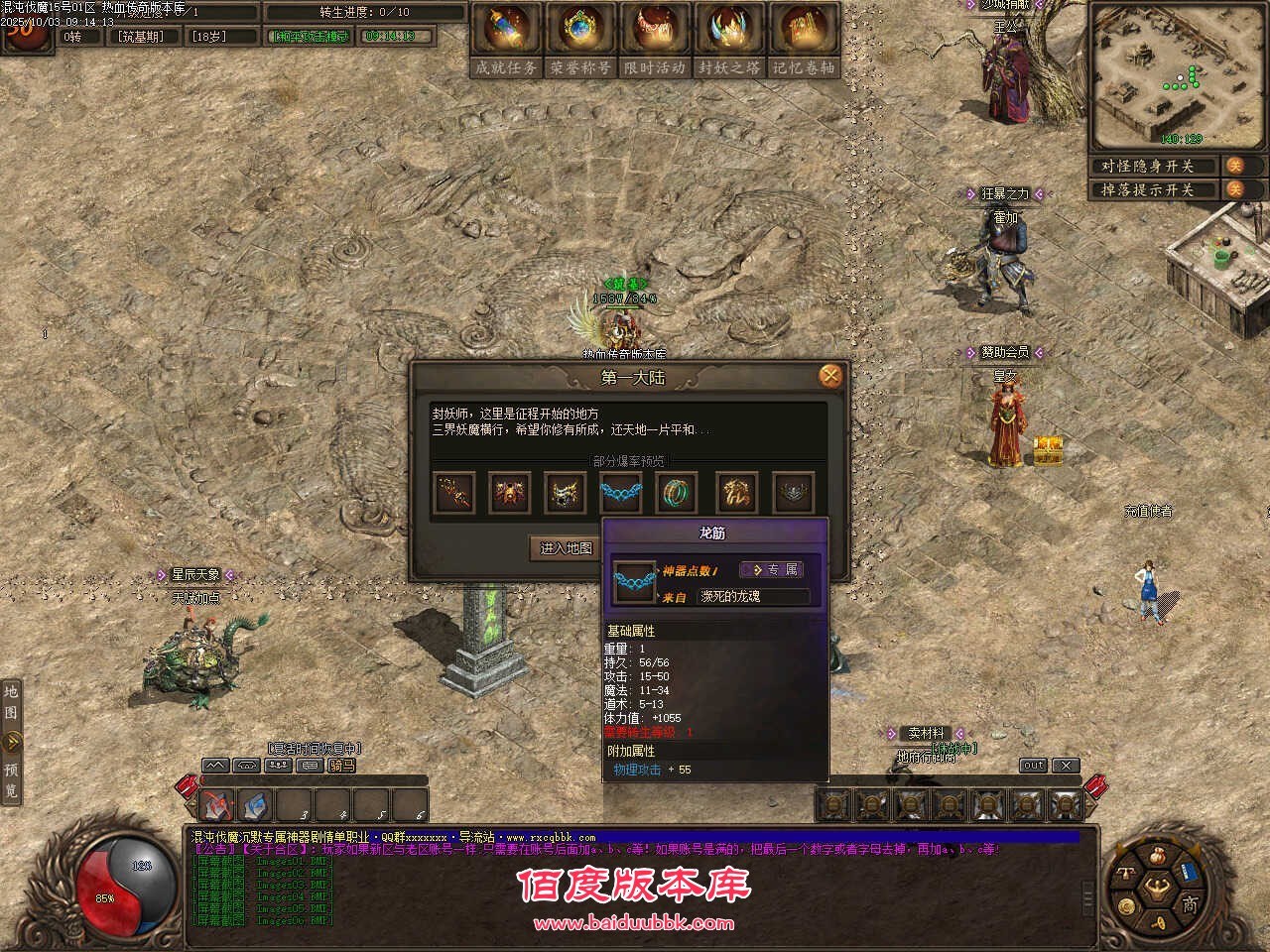Viewport: 1270px width, 952px height.
Task: Toggle the 专属 tag on the item tooltip
Action: click(775, 569)
